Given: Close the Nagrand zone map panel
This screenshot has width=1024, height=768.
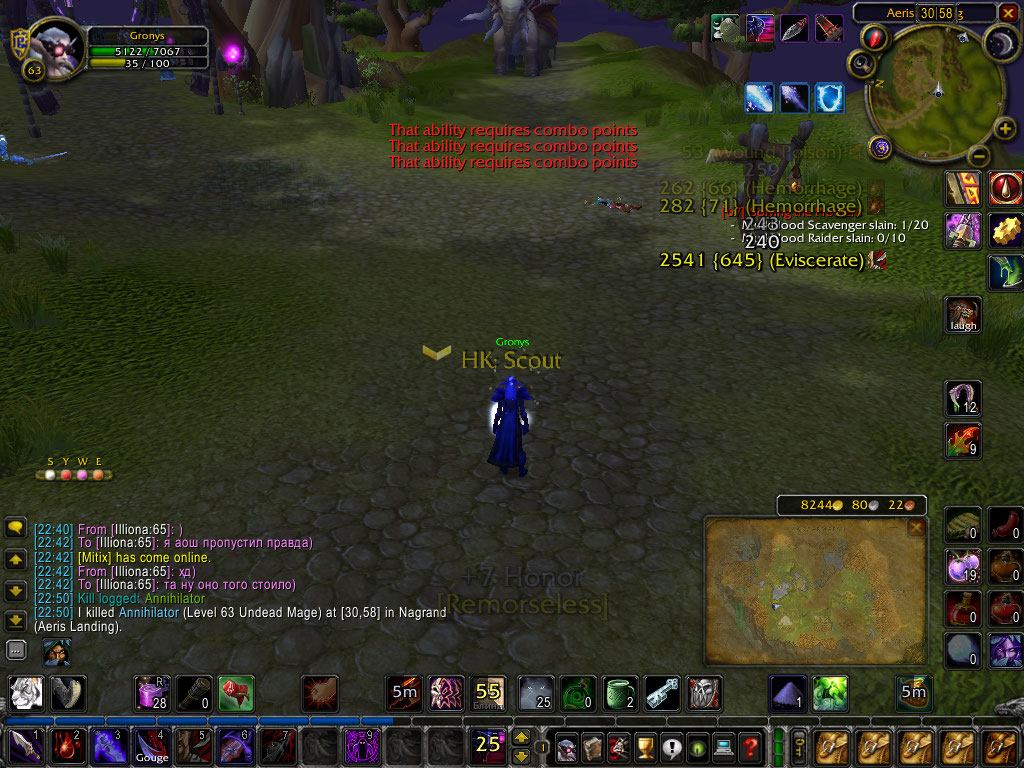Looking at the screenshot, I should tap(916, 527).
